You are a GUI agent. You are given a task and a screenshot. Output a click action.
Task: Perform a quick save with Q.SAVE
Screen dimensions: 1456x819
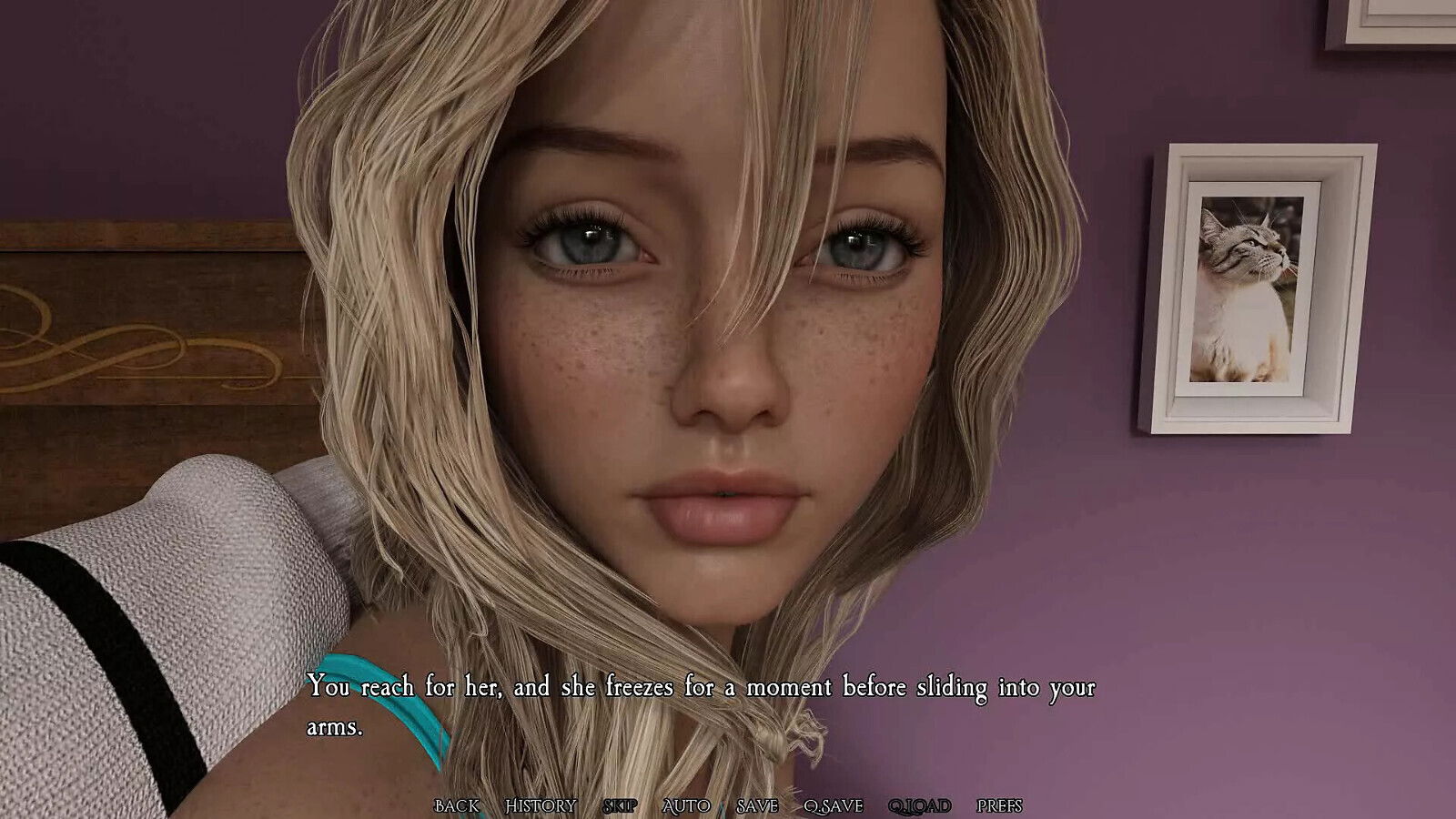(x=834, y=805)
